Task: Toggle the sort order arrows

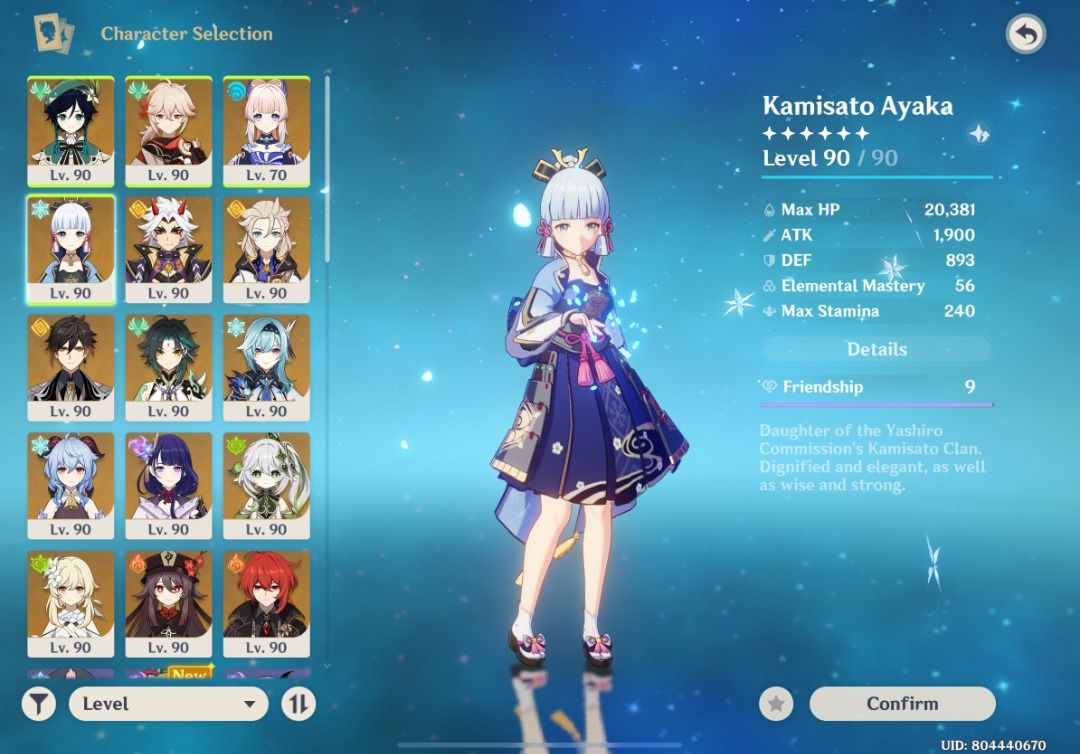Action: pyautogui.click(x=297, y=703)
